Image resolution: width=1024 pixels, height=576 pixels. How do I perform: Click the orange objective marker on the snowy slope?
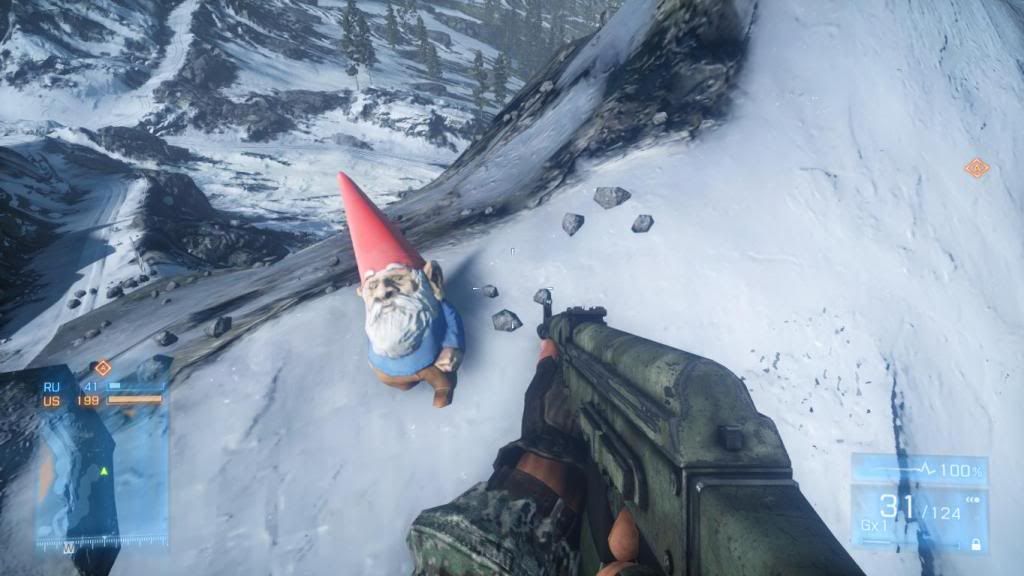tap(976, 168)
